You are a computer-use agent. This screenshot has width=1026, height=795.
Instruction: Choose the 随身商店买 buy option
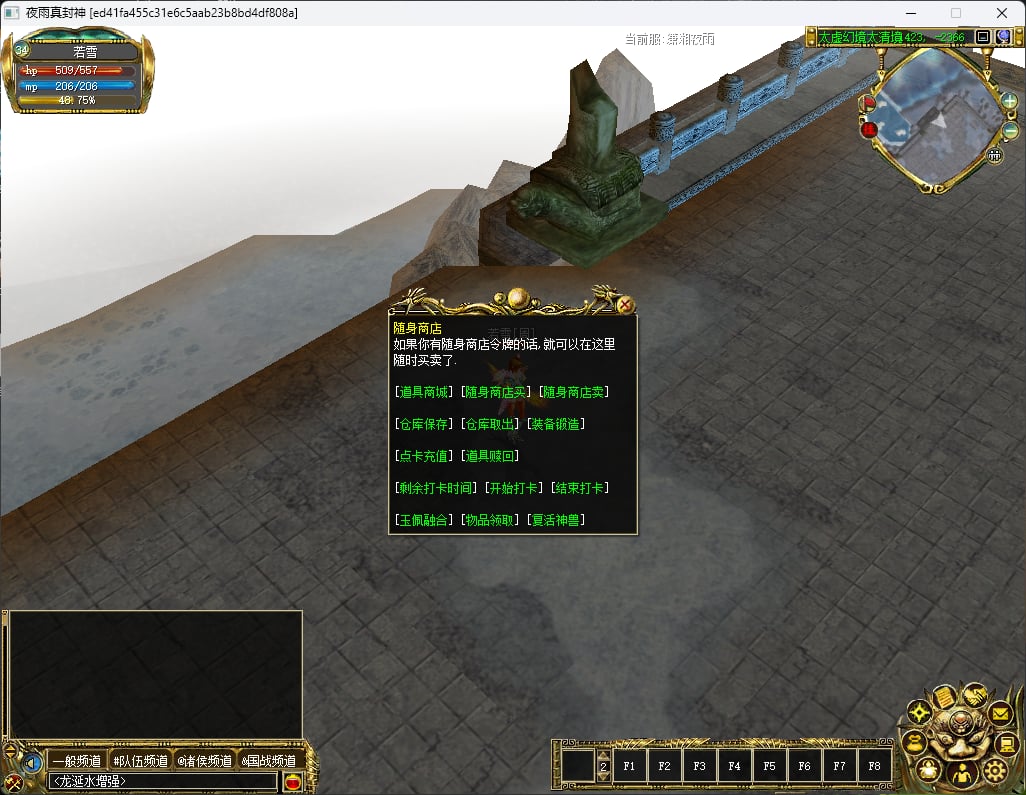495,392
